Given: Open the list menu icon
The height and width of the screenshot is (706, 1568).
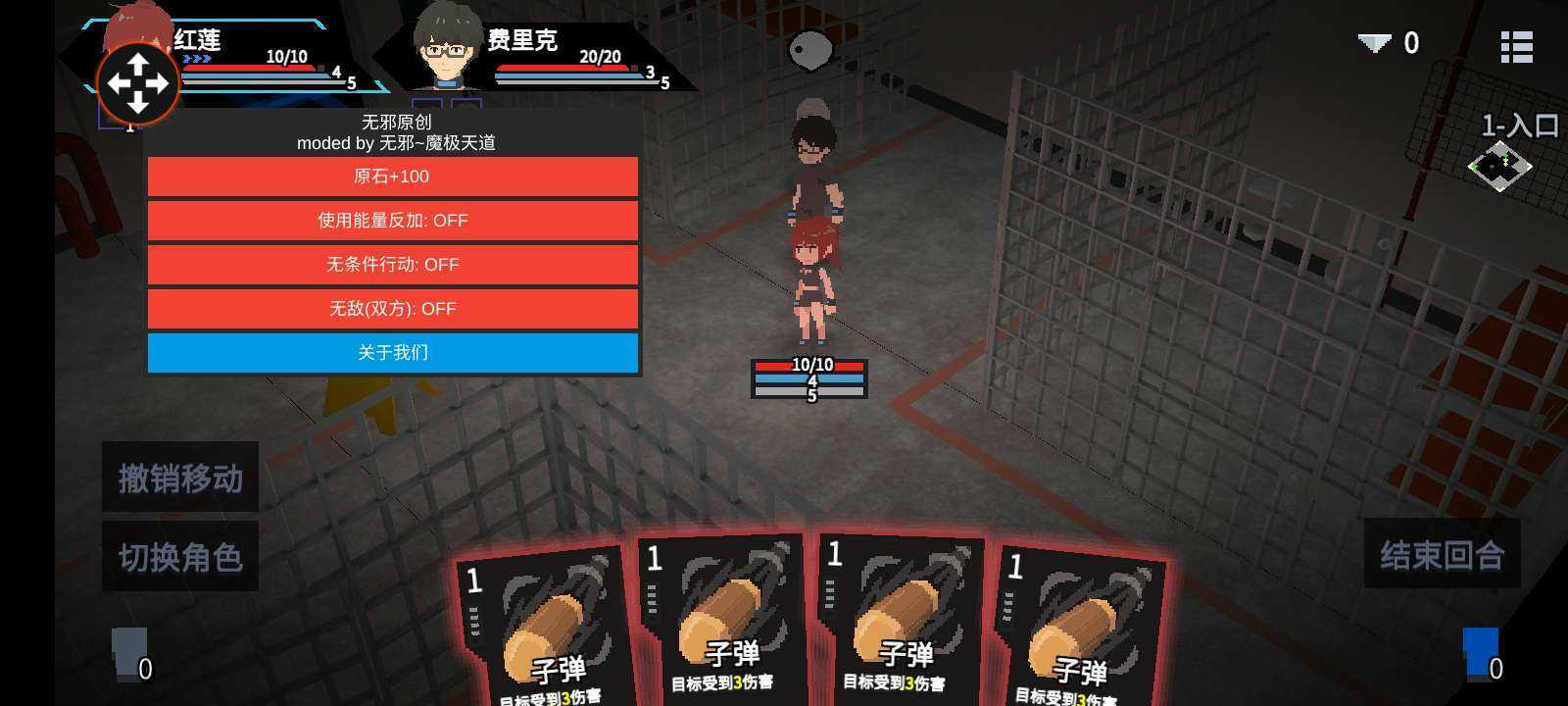Looking at the screenshot, I should [x=1516, y=46].
